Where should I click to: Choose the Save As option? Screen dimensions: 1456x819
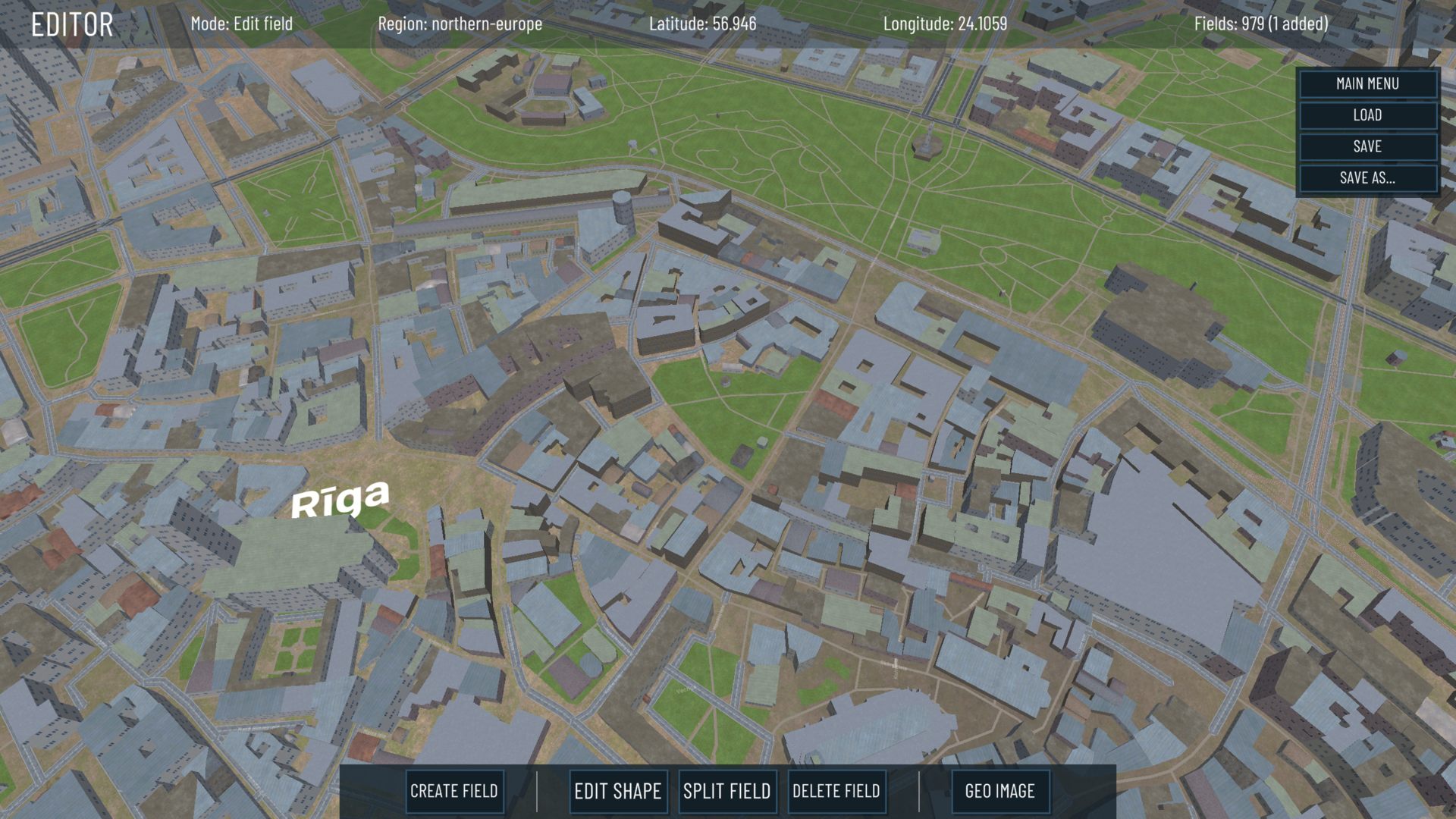(x=1367, y=178)
